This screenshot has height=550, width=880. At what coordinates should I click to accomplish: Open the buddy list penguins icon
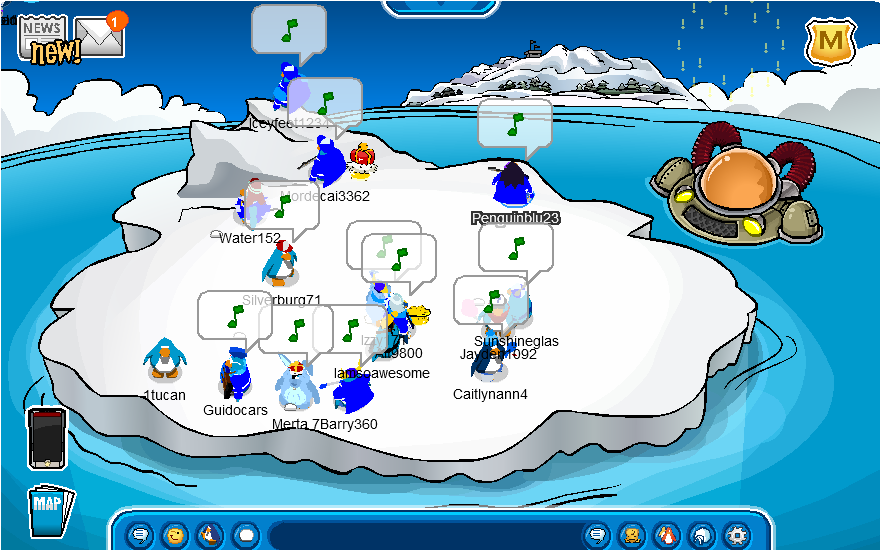coord(666,535)
